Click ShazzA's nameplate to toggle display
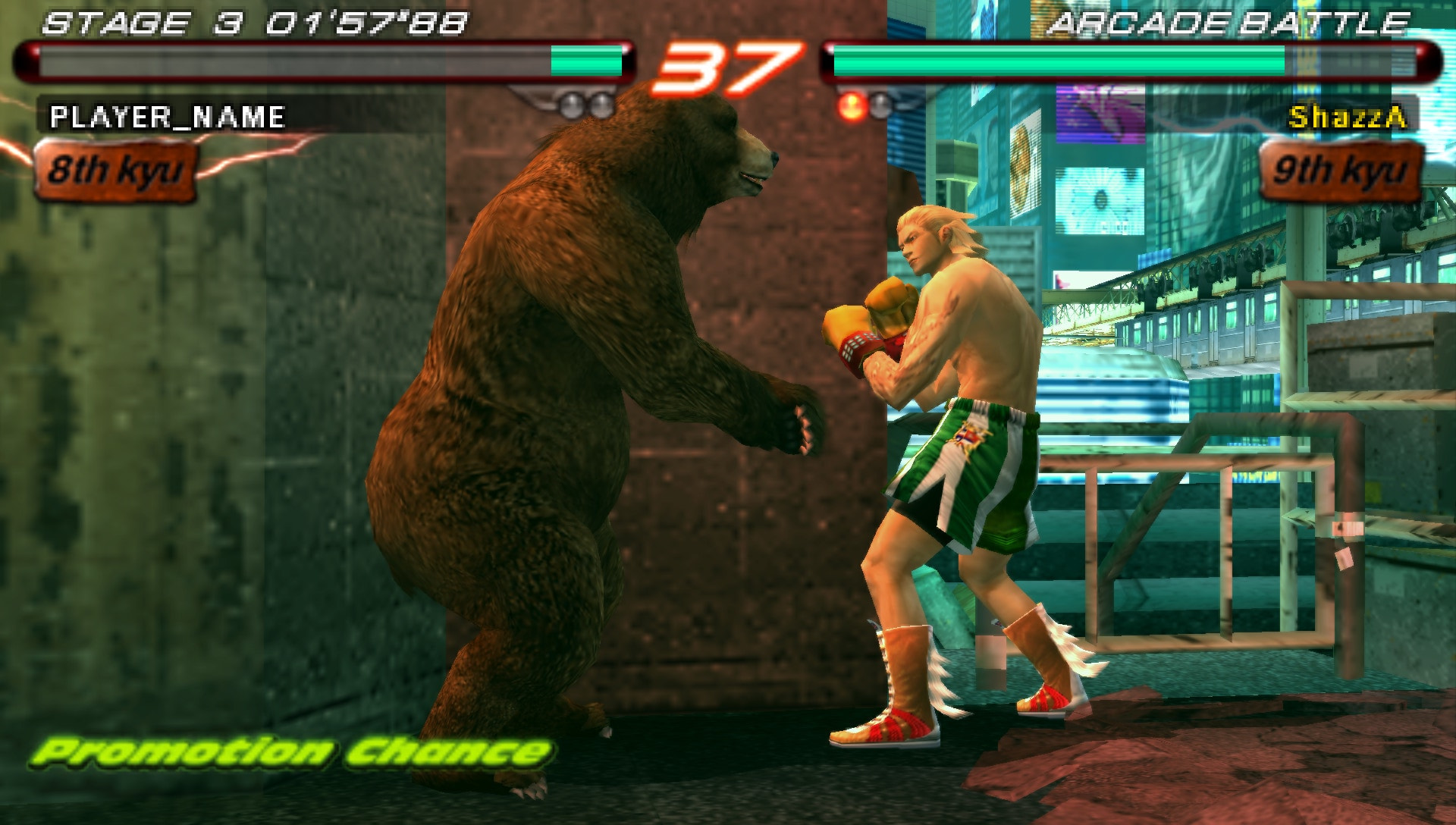 click(x=1346, y=118)
